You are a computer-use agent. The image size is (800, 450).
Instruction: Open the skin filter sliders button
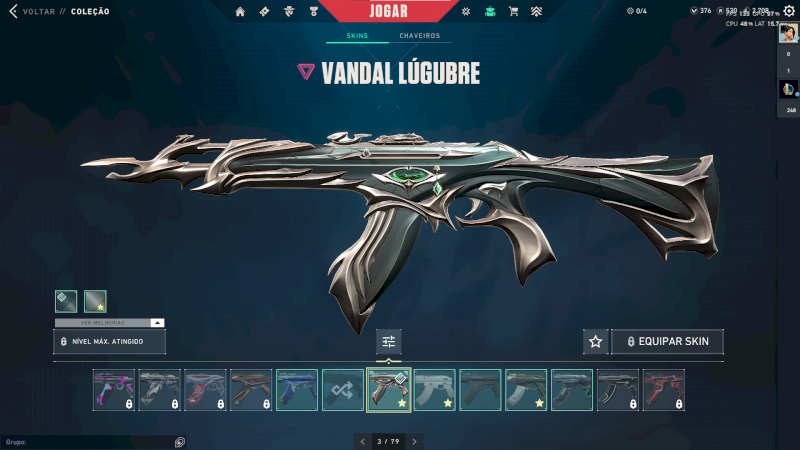pyautogui.click(x=389, y=342)
